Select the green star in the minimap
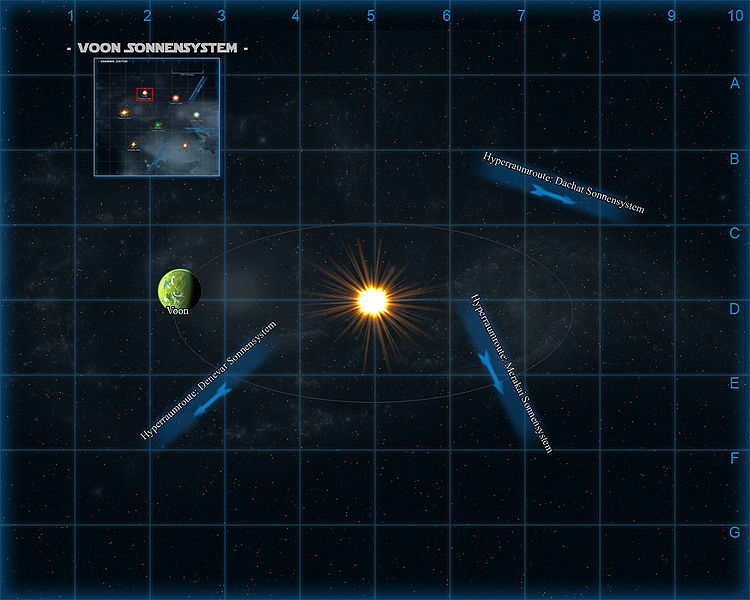The height and width of the screenshot is (600, 750). 158,125
